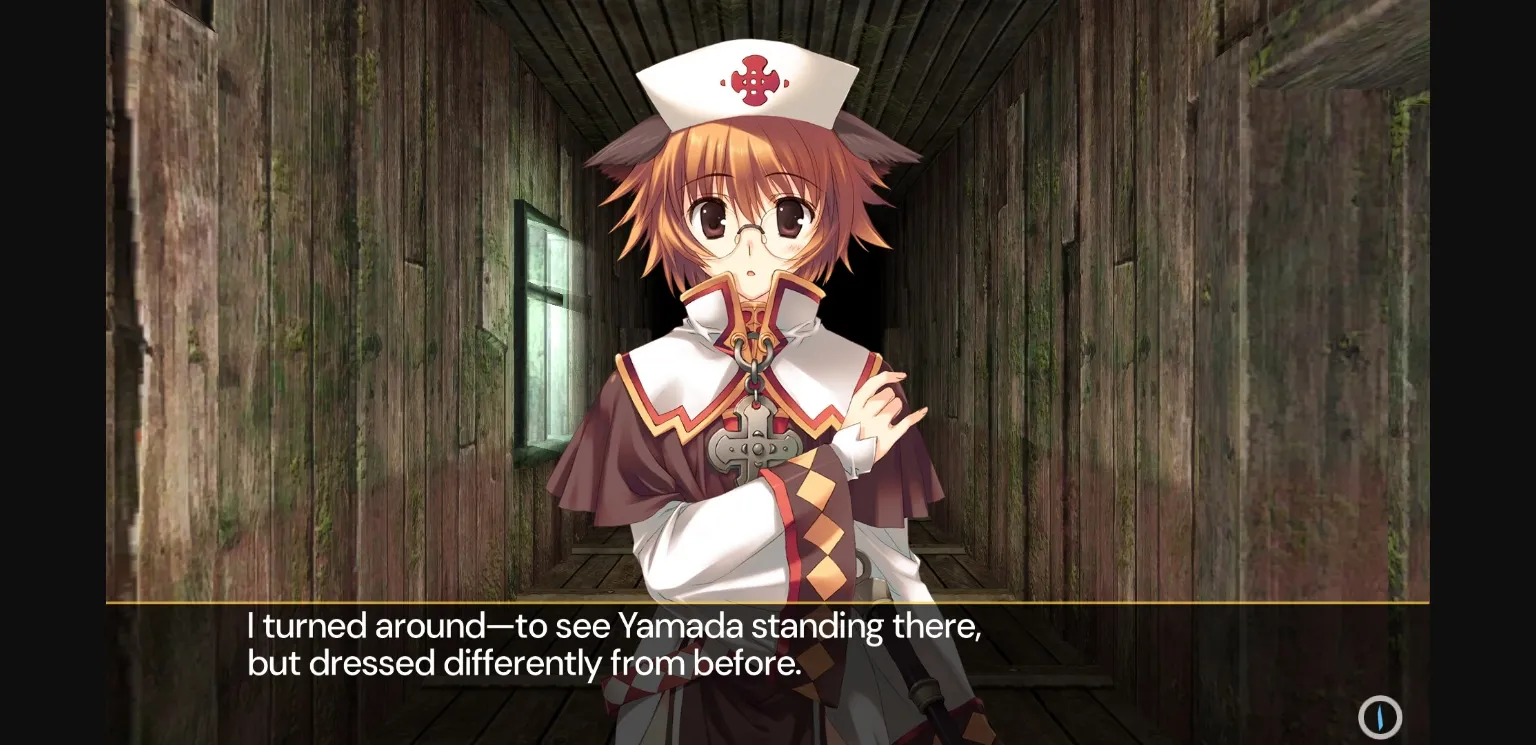This screenshot has height=745, width=1536.
Task: Tap the blue loading indicator at bottom right
Action: pyautogui.click(x=1379, y=718)
